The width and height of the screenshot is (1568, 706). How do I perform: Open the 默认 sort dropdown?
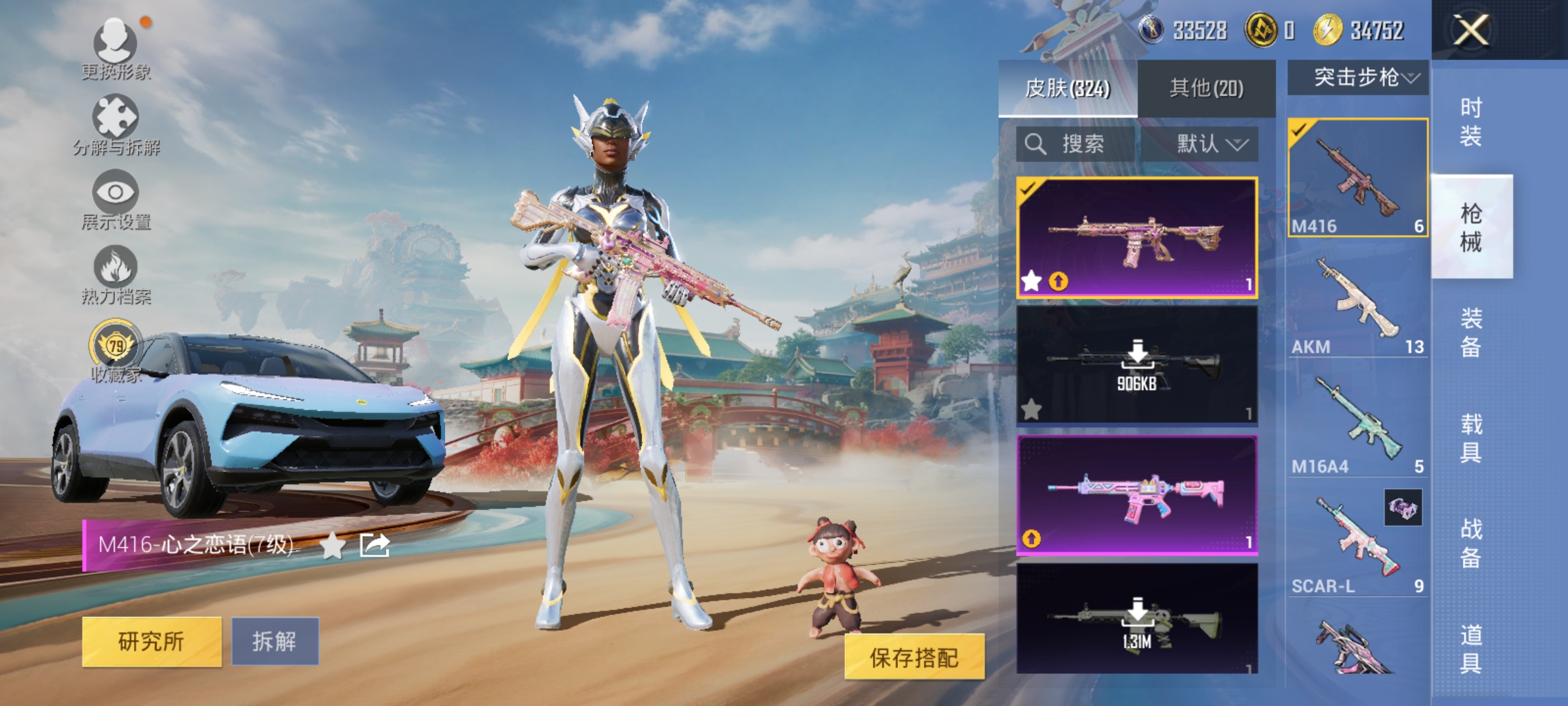[1210, 145]
